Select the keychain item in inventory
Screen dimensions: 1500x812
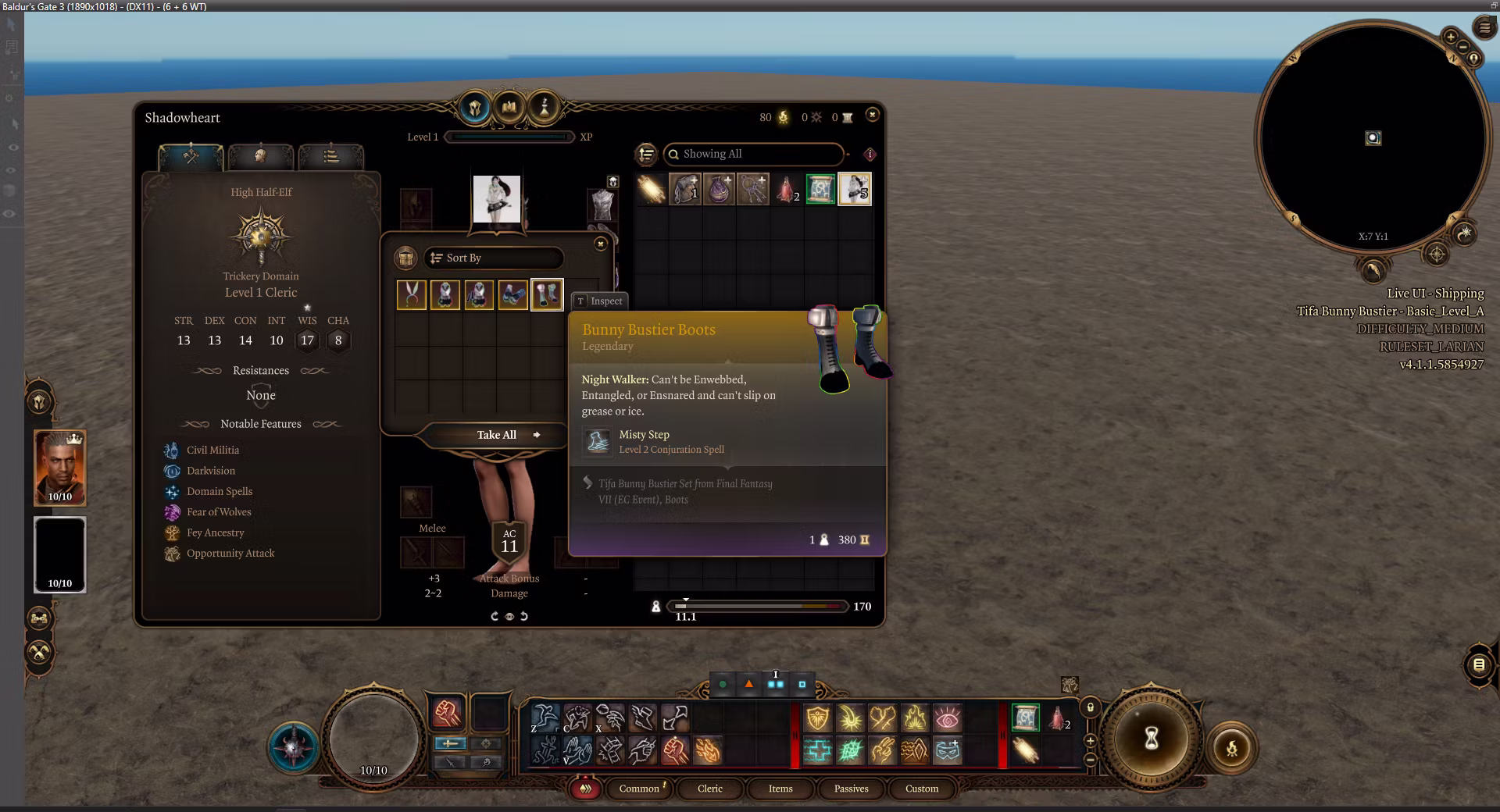coord(753,190)
